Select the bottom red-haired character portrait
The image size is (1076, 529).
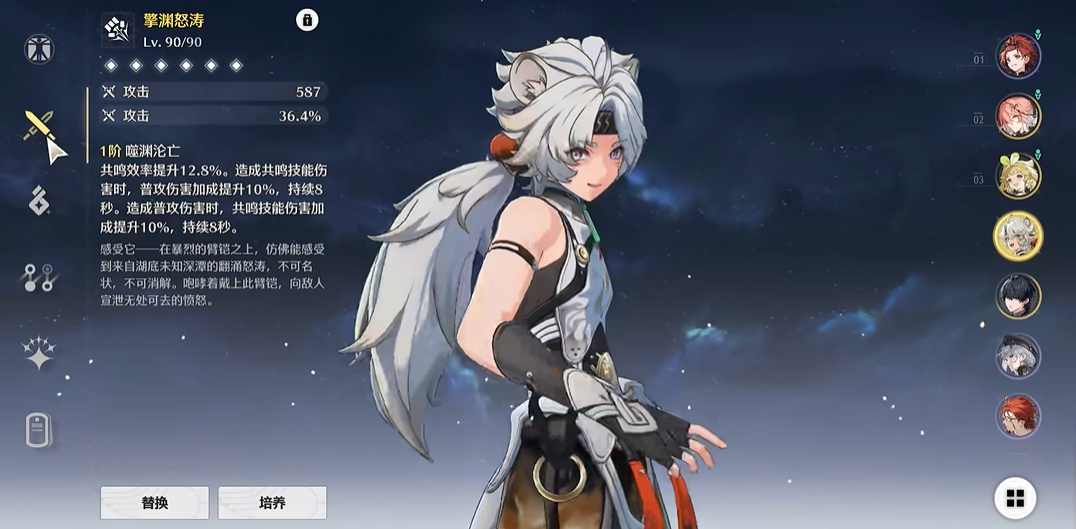click(x=1018, y=416)
